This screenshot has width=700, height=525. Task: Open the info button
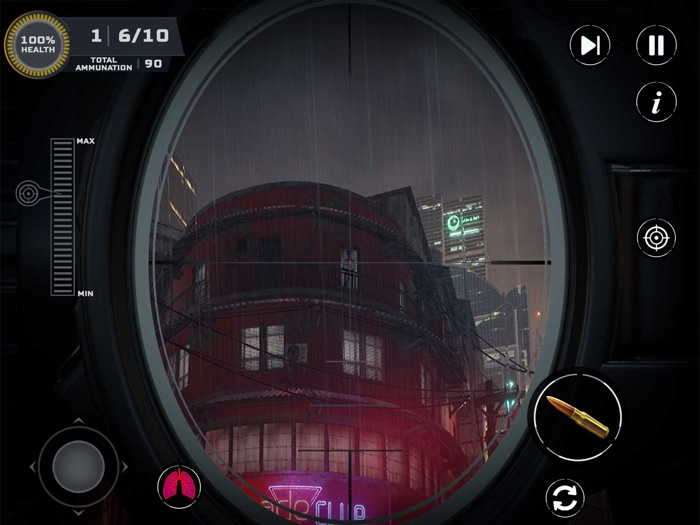tap(656, 102)
